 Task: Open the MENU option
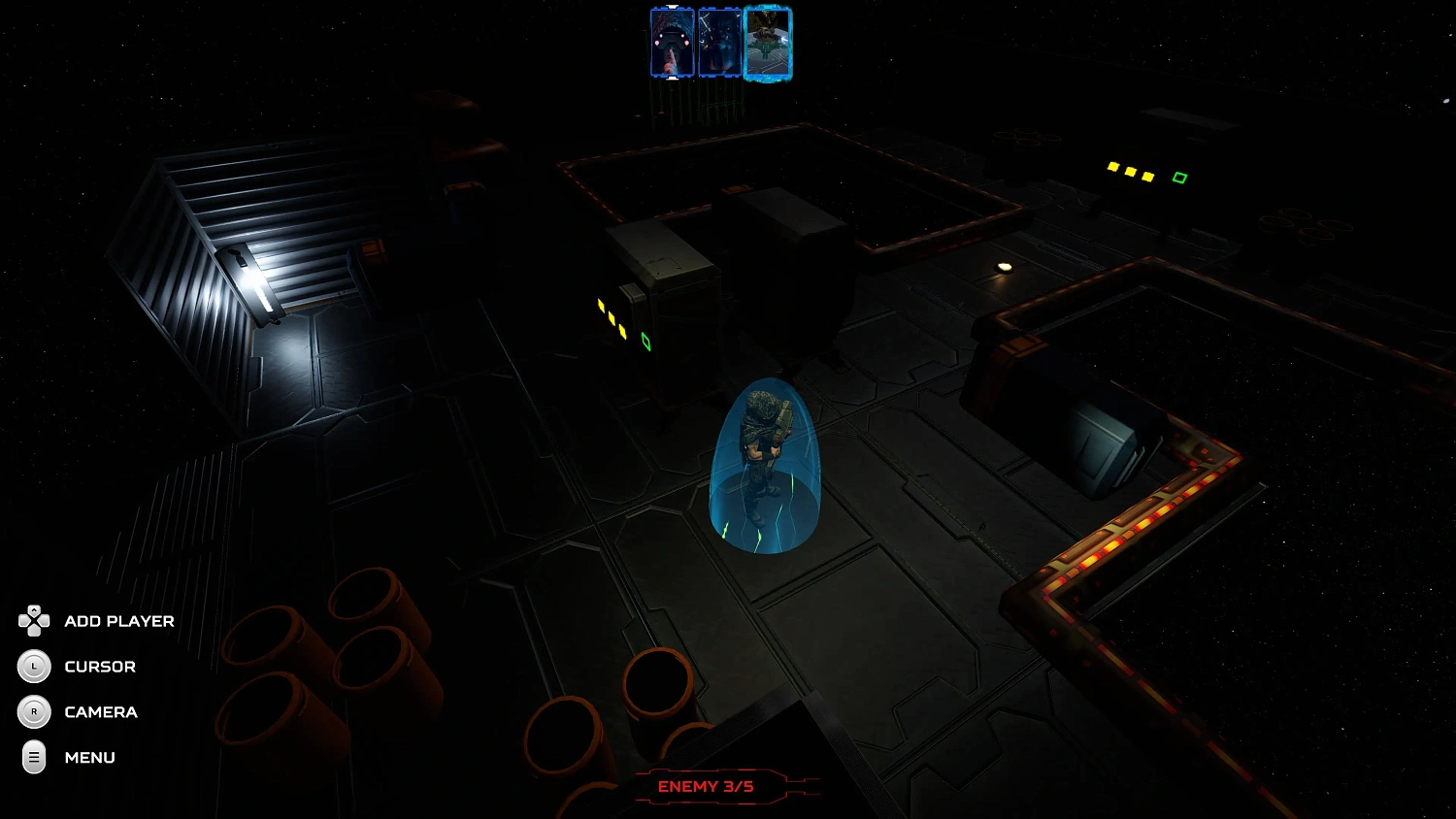[89, 757]
